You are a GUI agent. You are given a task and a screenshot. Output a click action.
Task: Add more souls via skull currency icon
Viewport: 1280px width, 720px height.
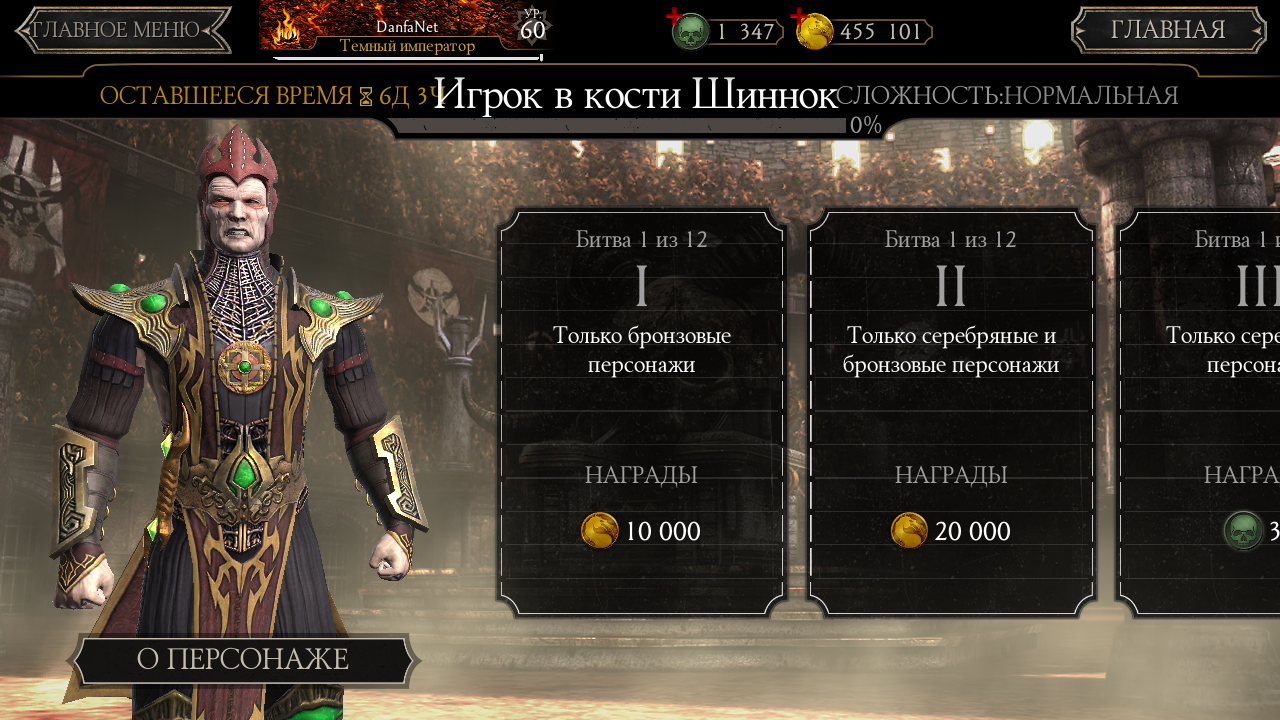tap(689, 31)
